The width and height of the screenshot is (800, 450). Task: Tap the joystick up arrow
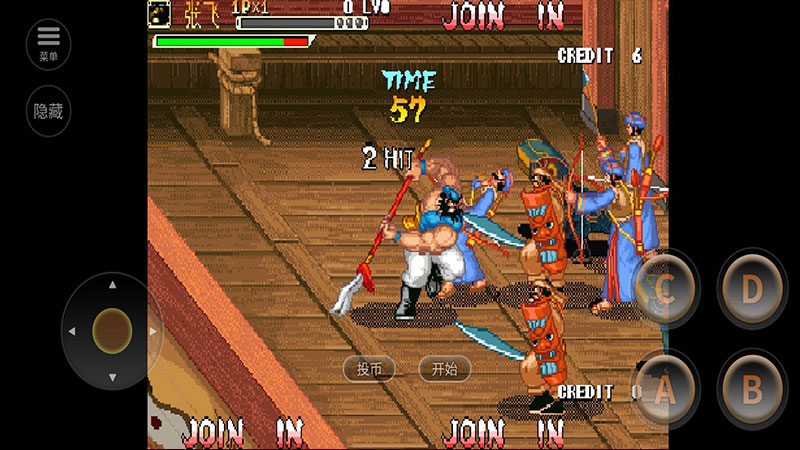point(112,285)
